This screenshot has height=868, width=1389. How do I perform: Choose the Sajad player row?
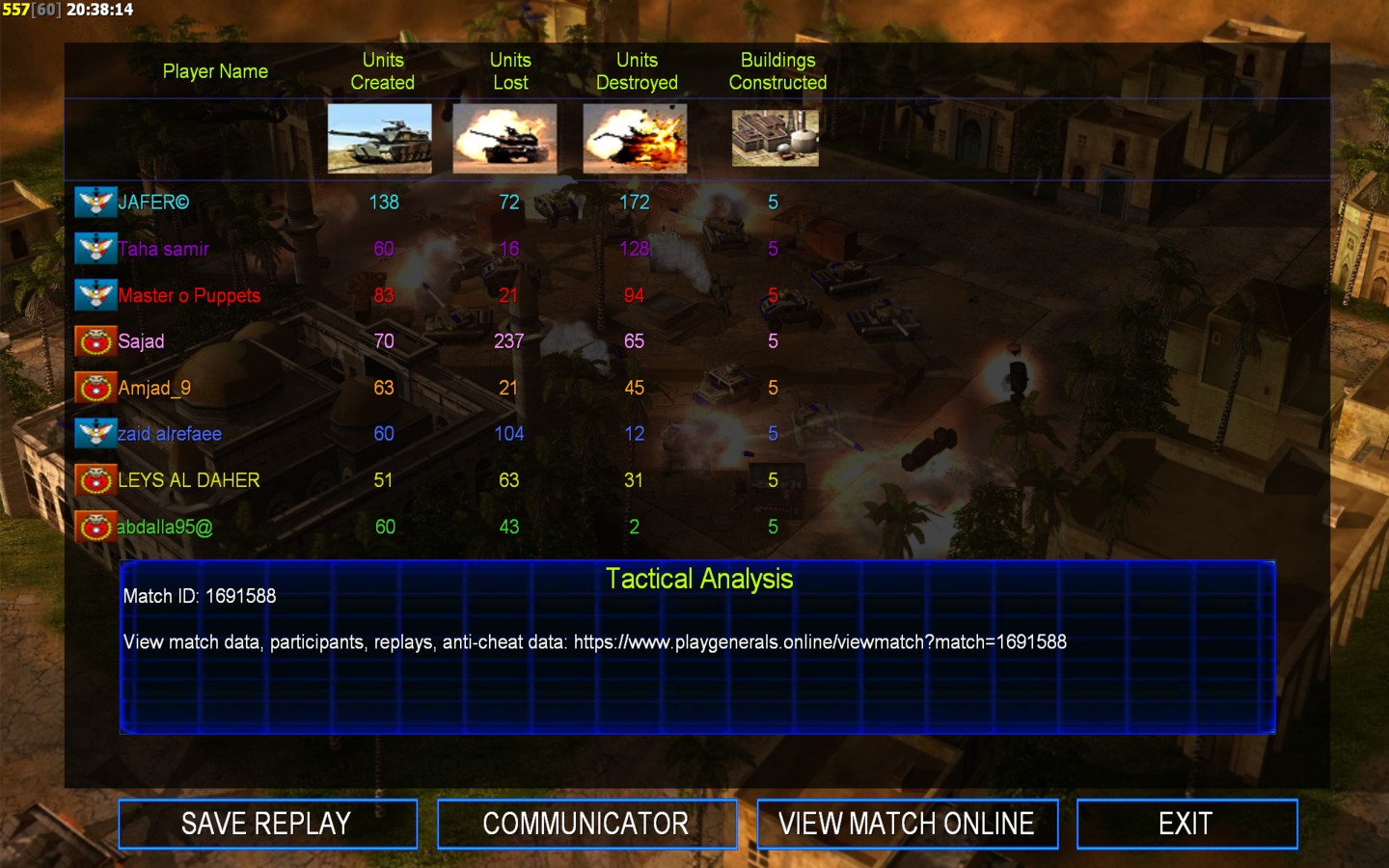point(141,341)
